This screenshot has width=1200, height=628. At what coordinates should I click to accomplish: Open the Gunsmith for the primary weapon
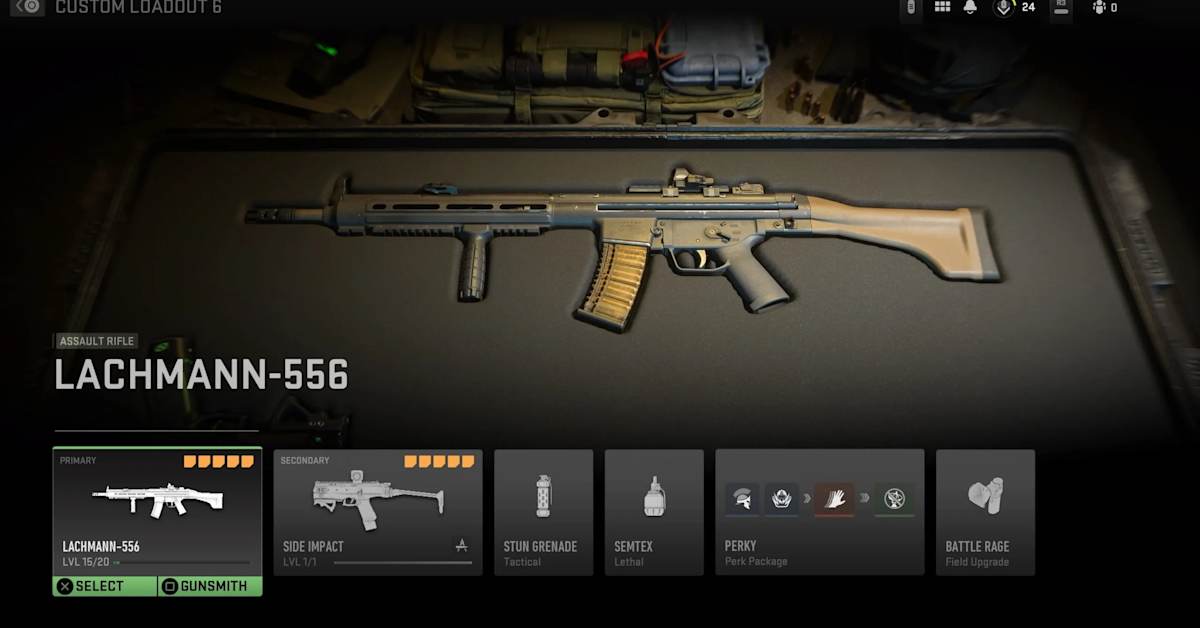point(210,586)
